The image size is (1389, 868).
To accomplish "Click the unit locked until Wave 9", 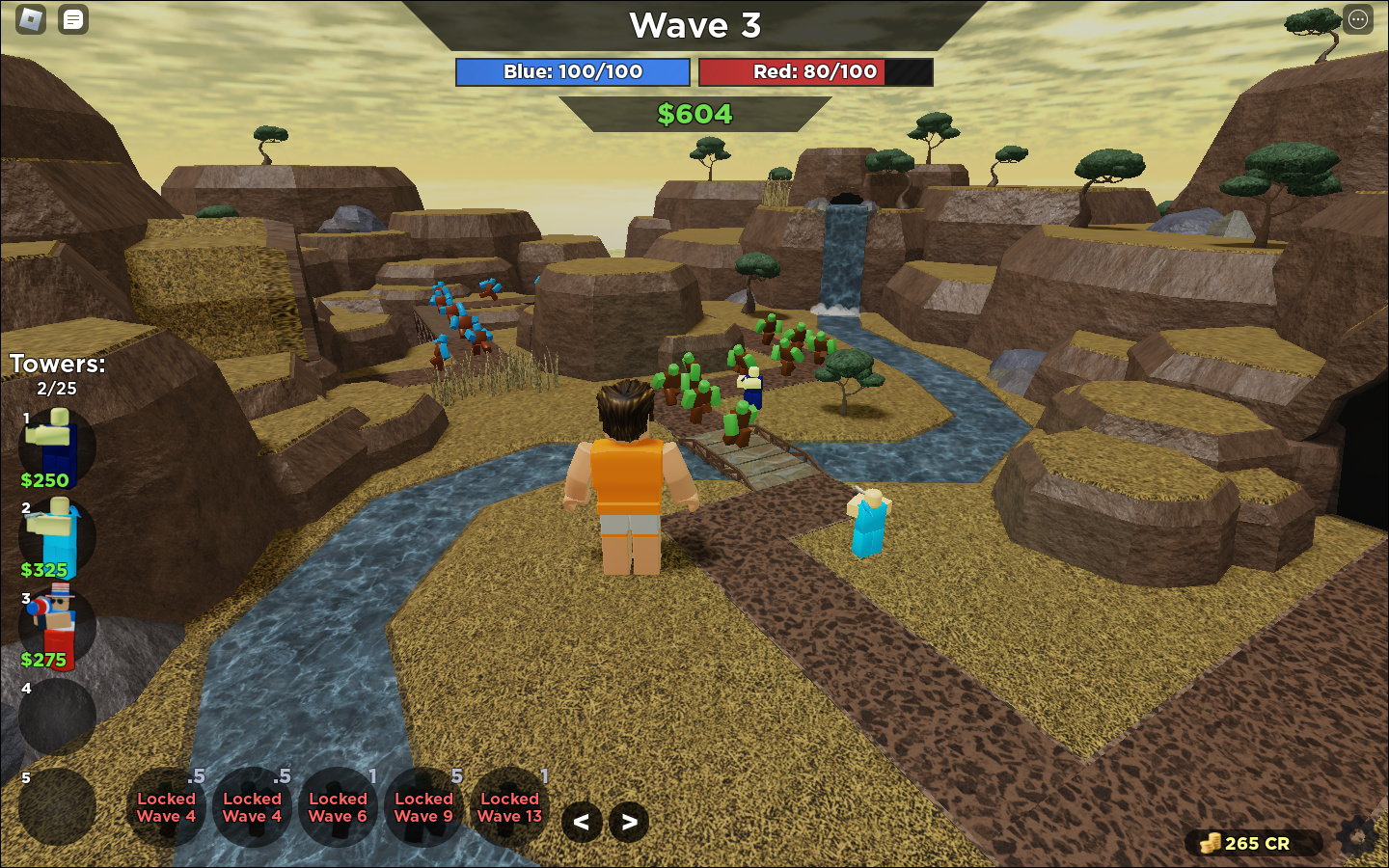I will 423,807.
